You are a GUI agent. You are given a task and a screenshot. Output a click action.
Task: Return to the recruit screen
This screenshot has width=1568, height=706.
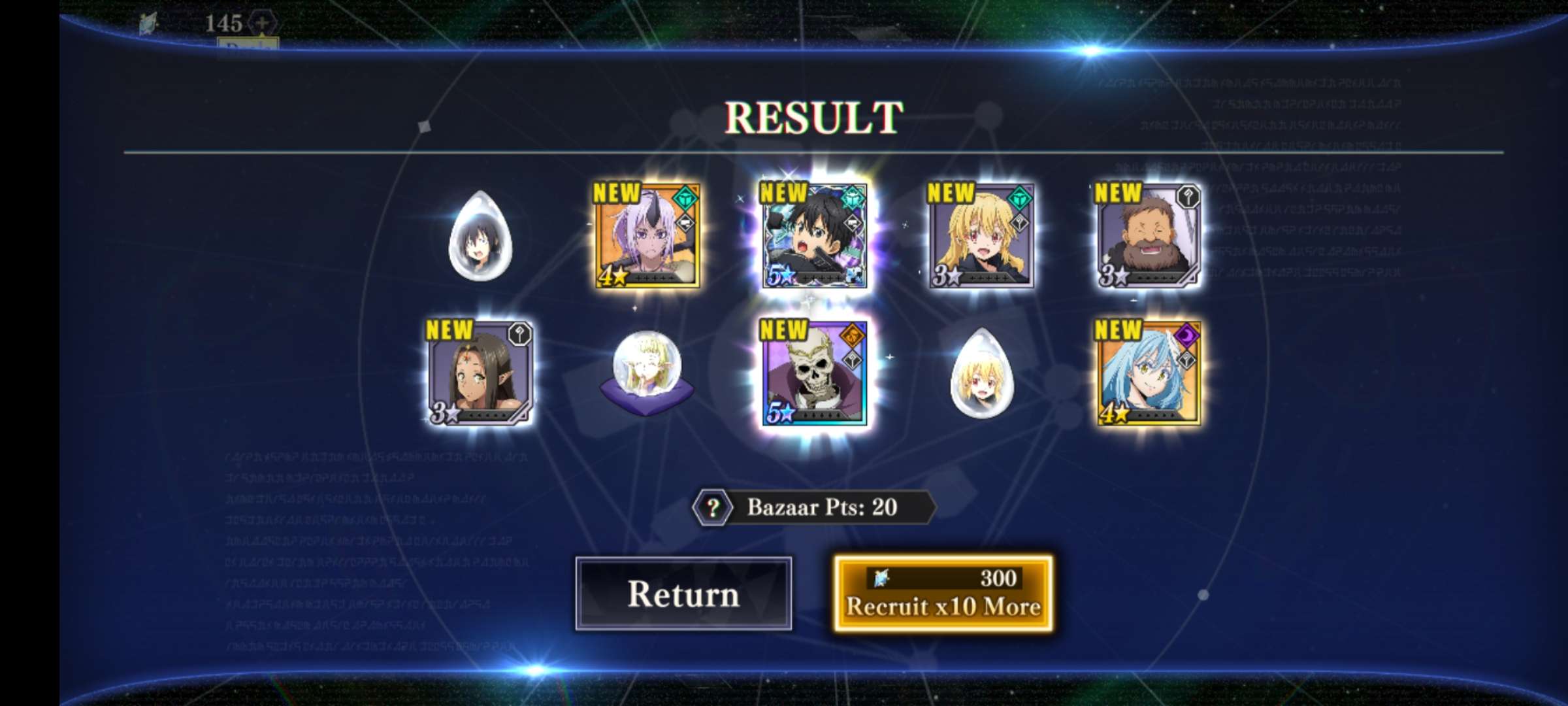pos(683,594)
